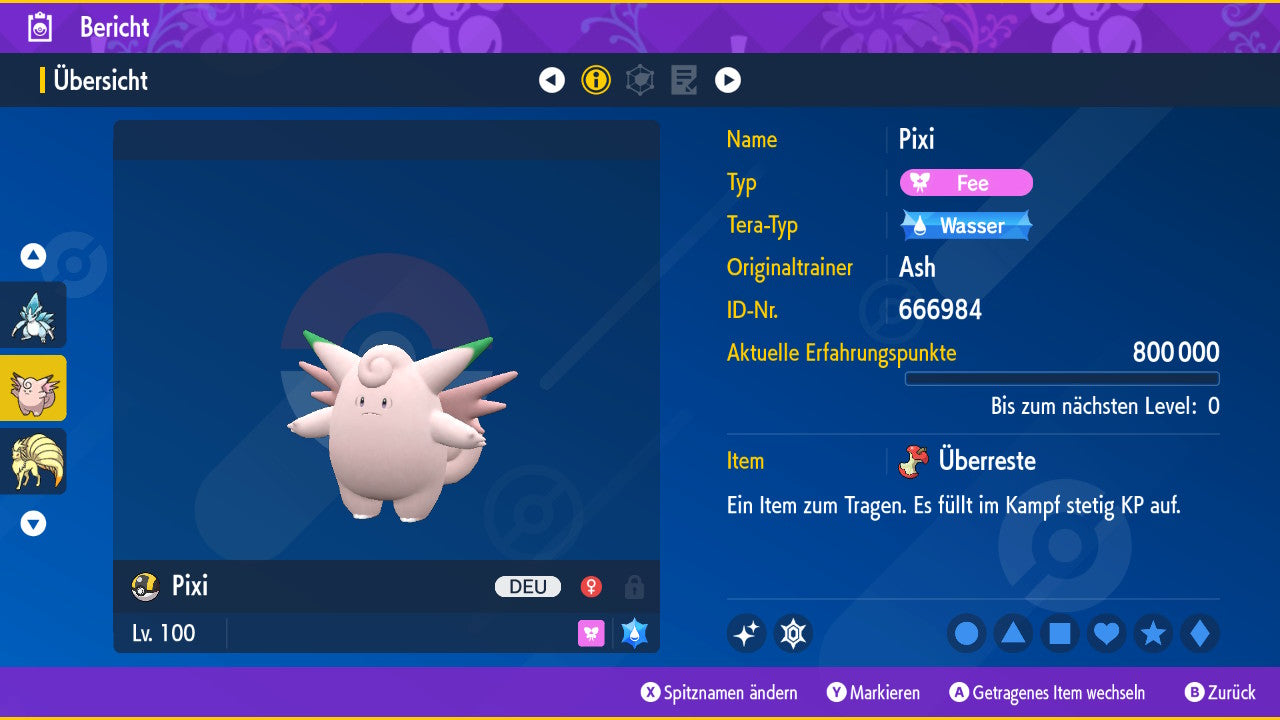Move down the party list arrow
Image resolution: width=1280 pixels, height=720 pixels.
[33, 523]
